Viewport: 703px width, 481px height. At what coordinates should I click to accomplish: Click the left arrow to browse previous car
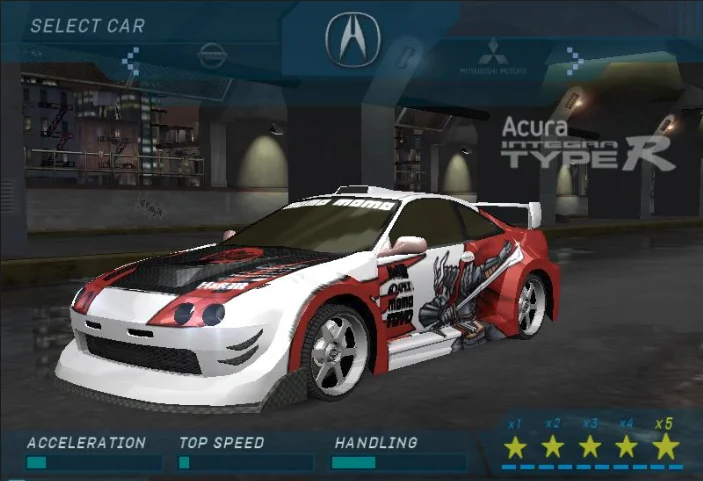[x=131, y=60]
